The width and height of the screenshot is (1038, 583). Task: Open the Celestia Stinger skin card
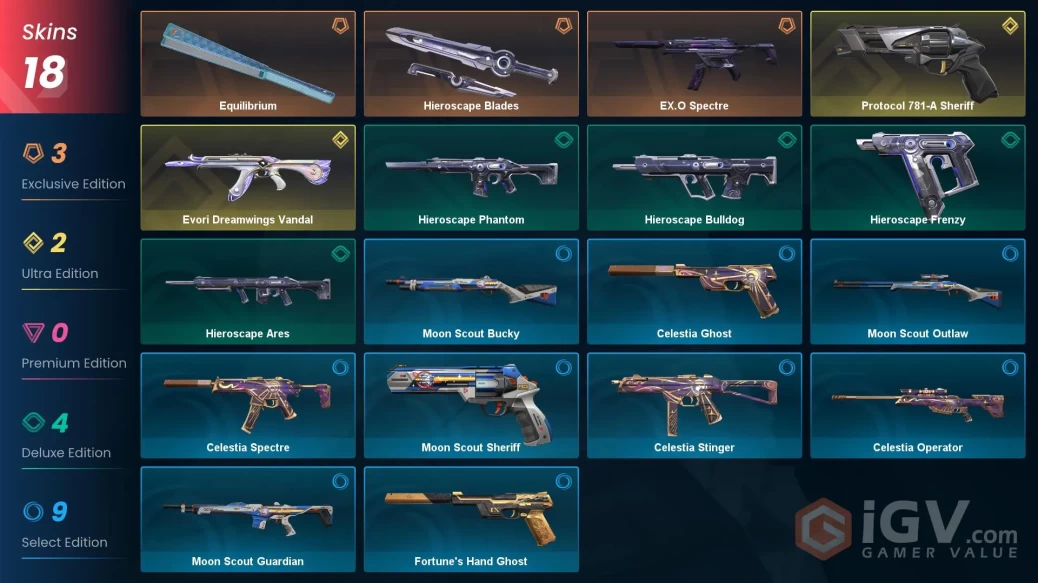(x=694, y=406)
